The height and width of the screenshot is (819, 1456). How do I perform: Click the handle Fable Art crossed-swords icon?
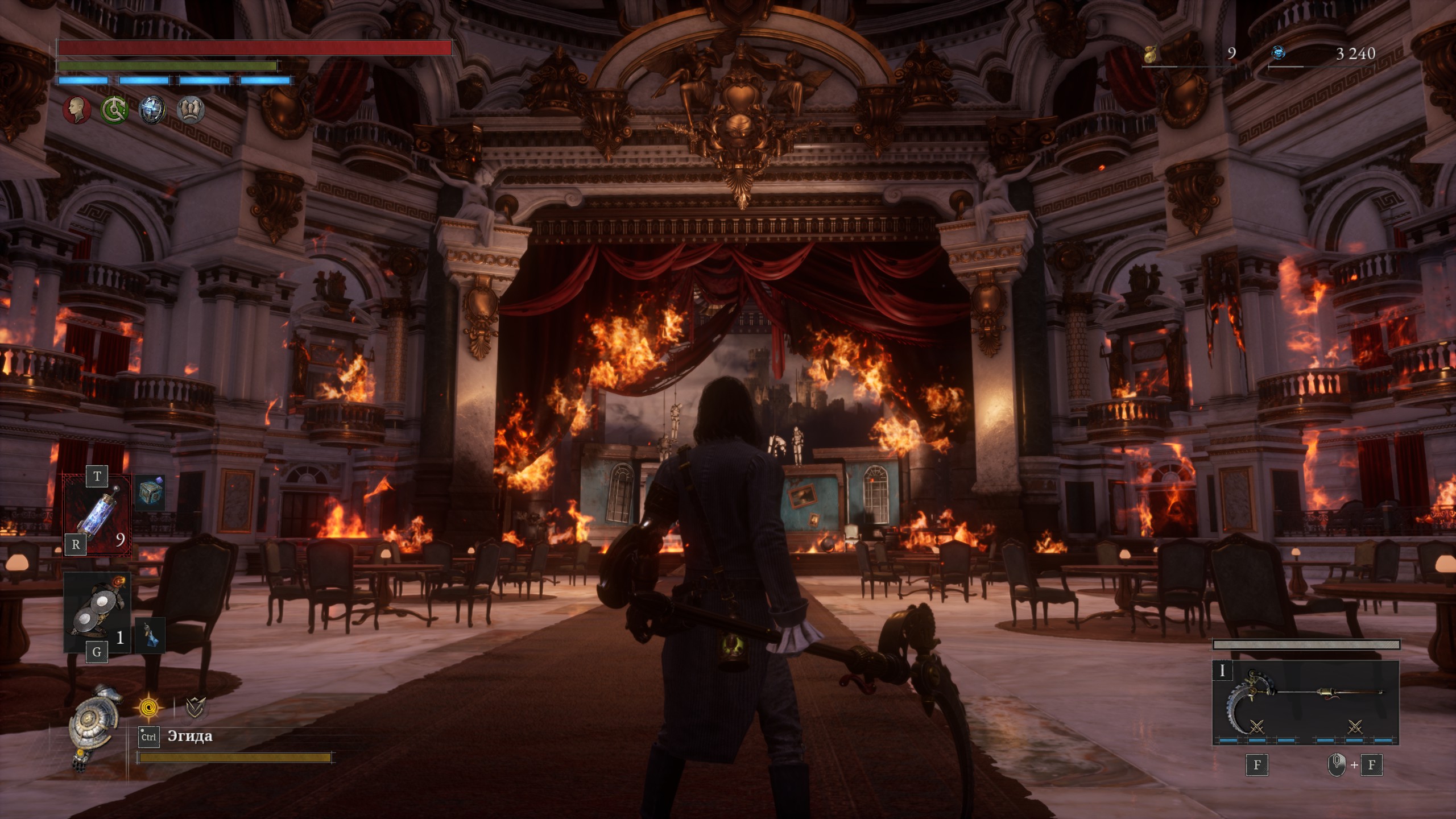[x=1355, y=727]
